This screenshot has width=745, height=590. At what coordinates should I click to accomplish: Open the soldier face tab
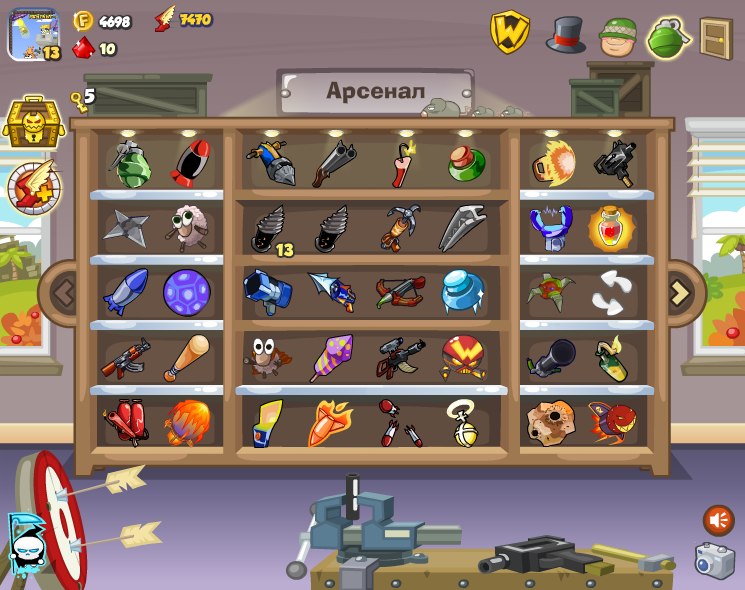[618, 37]
